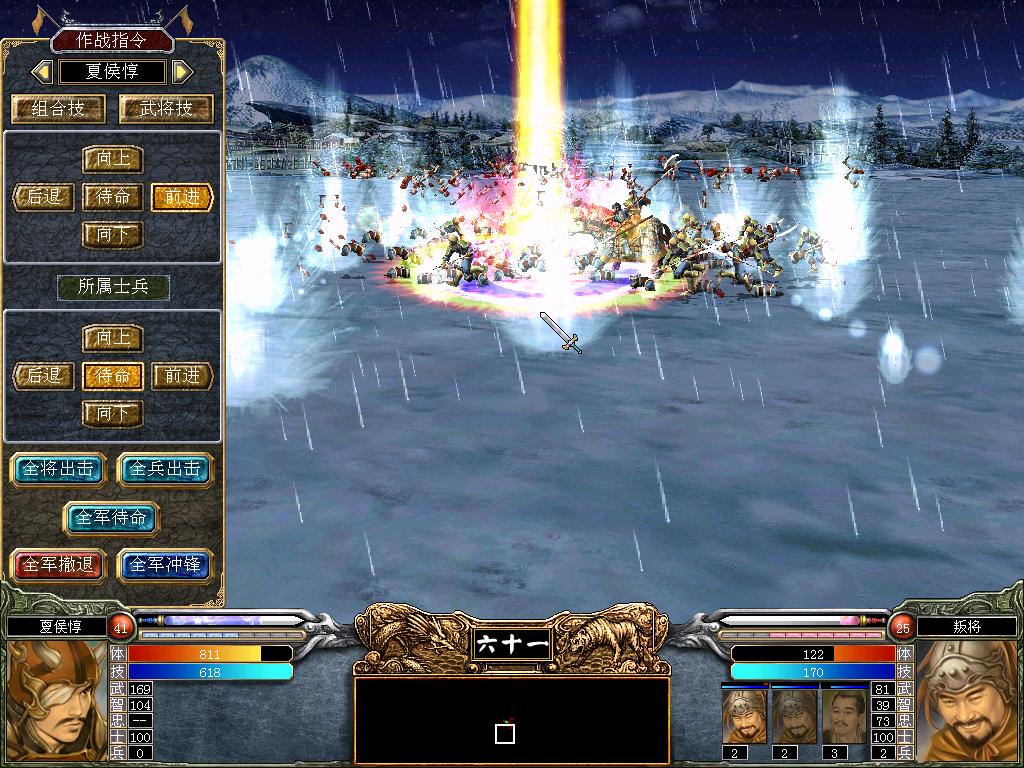Image resolution: width=1024 pixels, height=768 pixels.
Task: Order the 所属士兵 soldiers to 后退
Action: [x=45, y=376]
